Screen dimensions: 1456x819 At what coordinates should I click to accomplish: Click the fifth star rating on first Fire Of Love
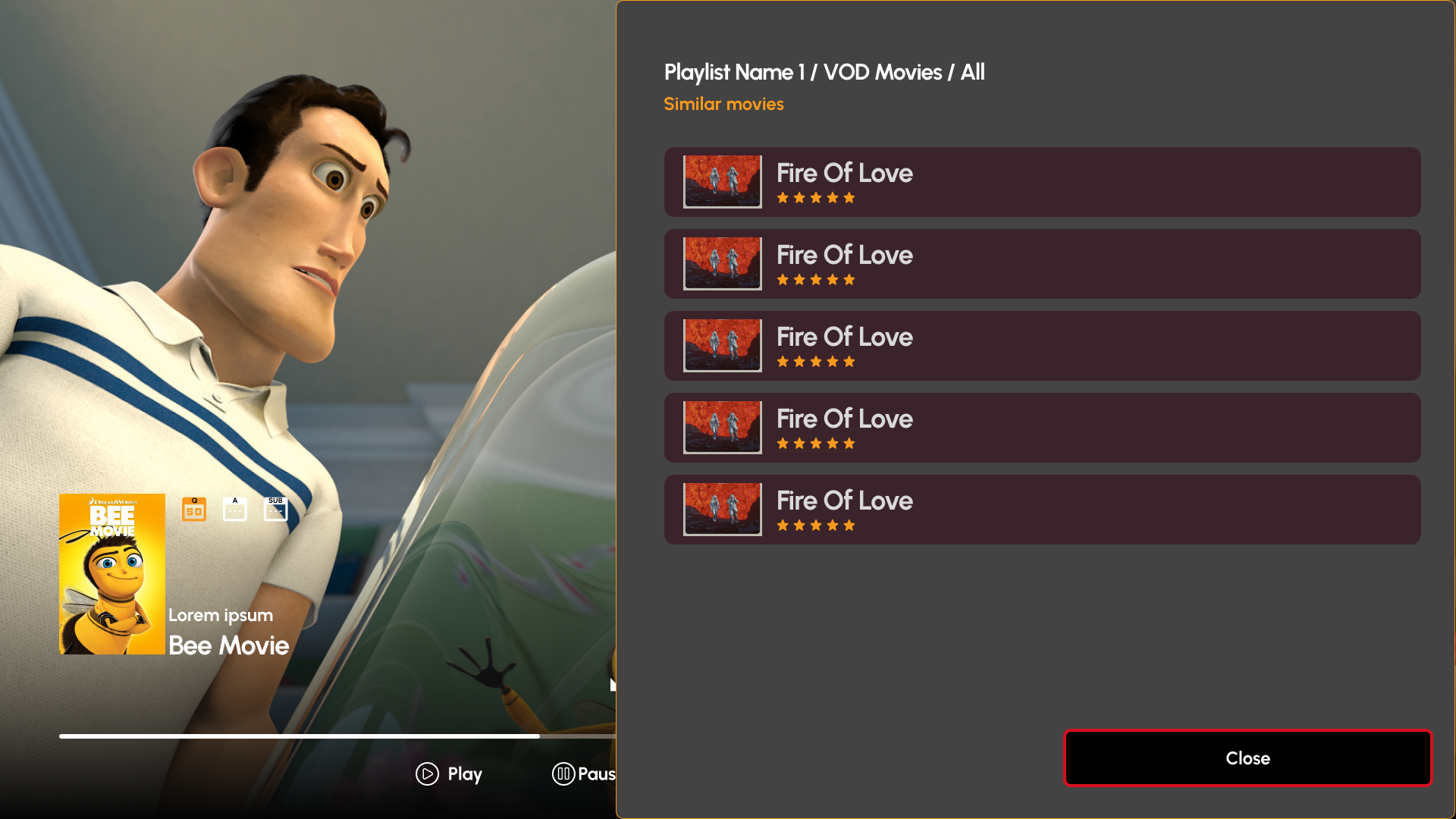(850, 197)
